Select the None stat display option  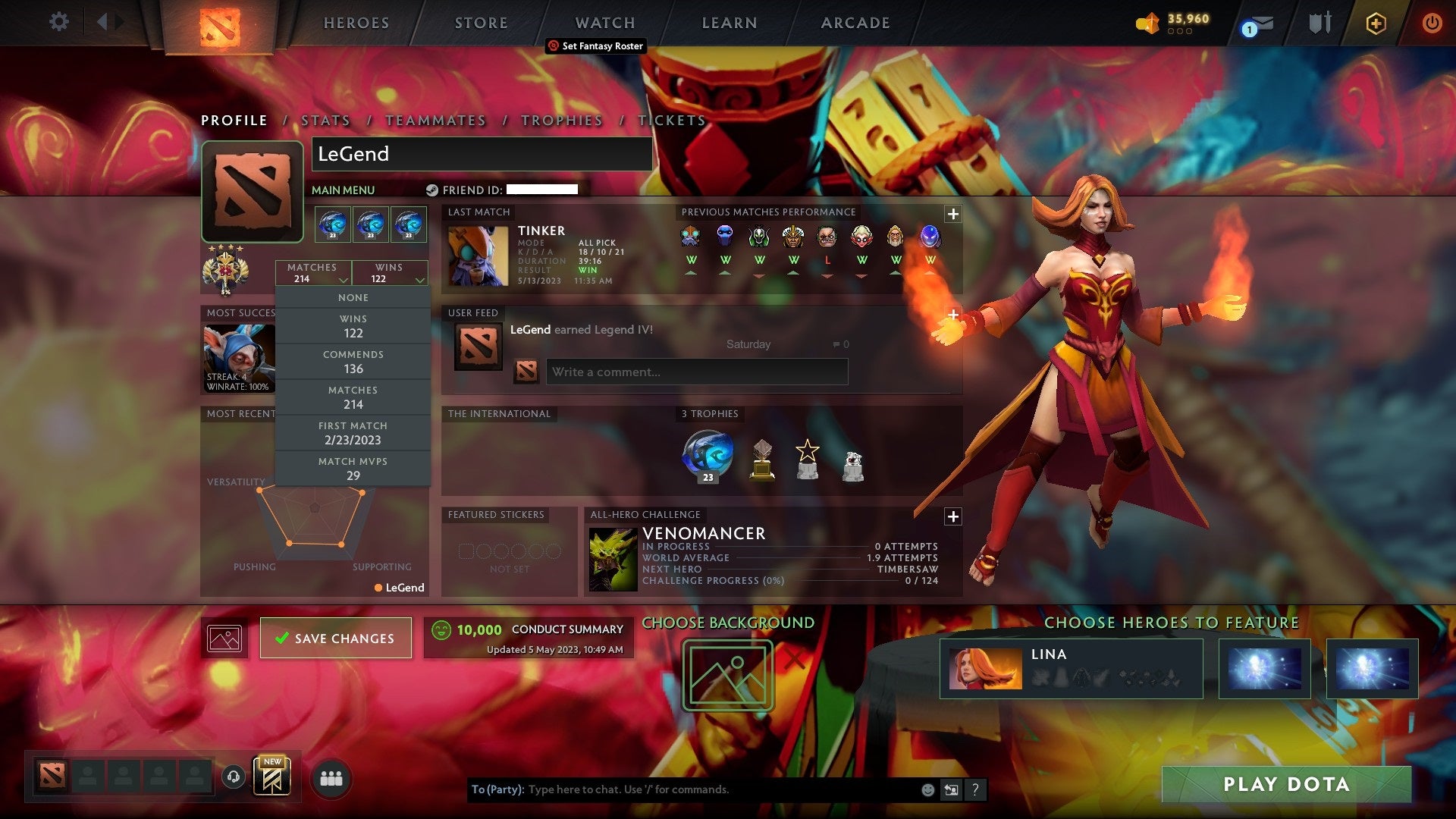(353, 297)
